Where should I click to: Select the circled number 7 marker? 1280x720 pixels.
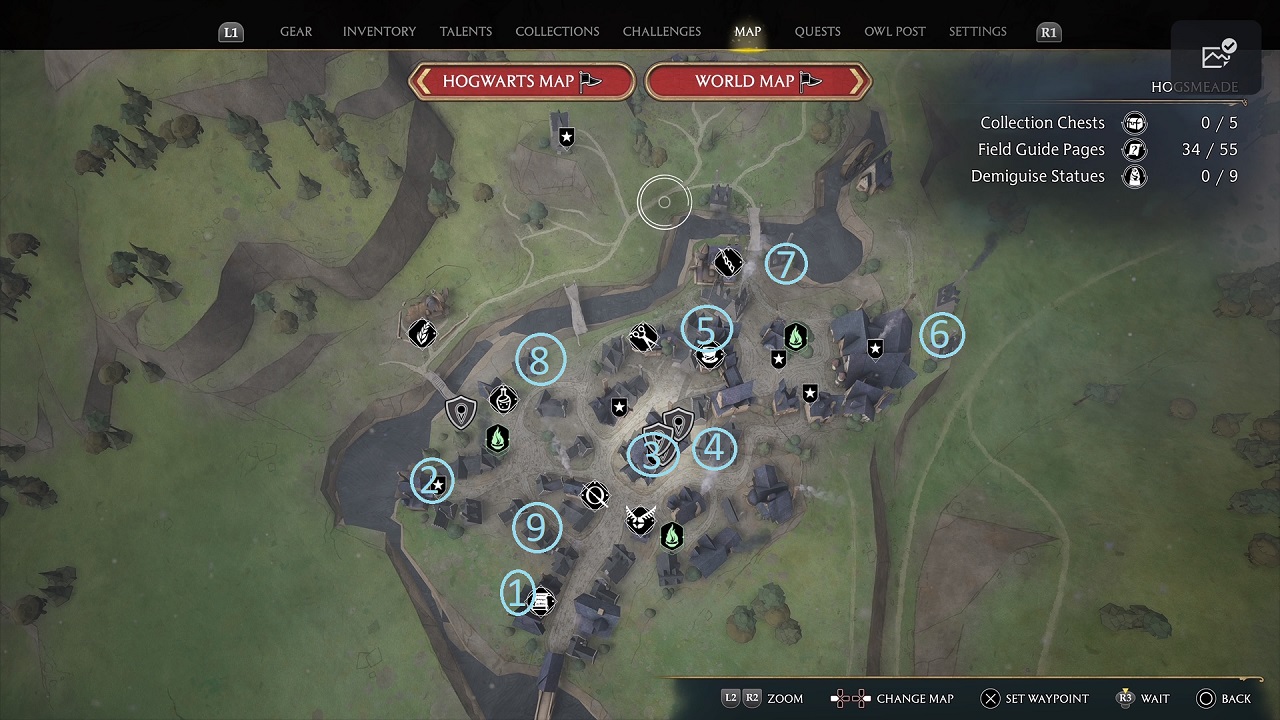[786, 264]
